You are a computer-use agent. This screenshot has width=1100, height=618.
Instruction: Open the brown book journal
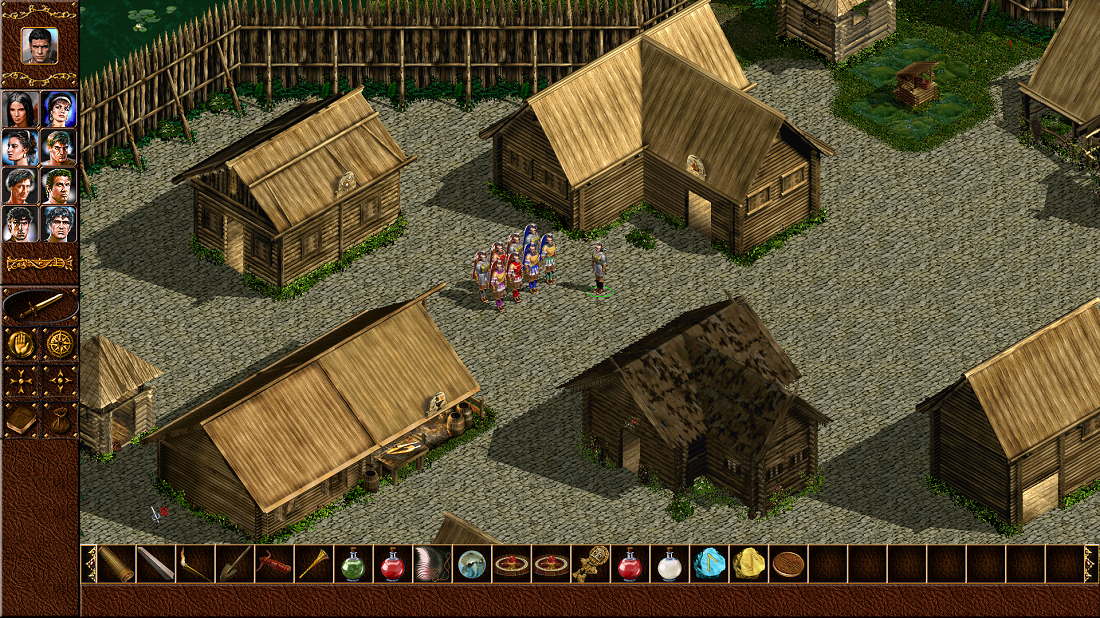(x=21, y=420)
